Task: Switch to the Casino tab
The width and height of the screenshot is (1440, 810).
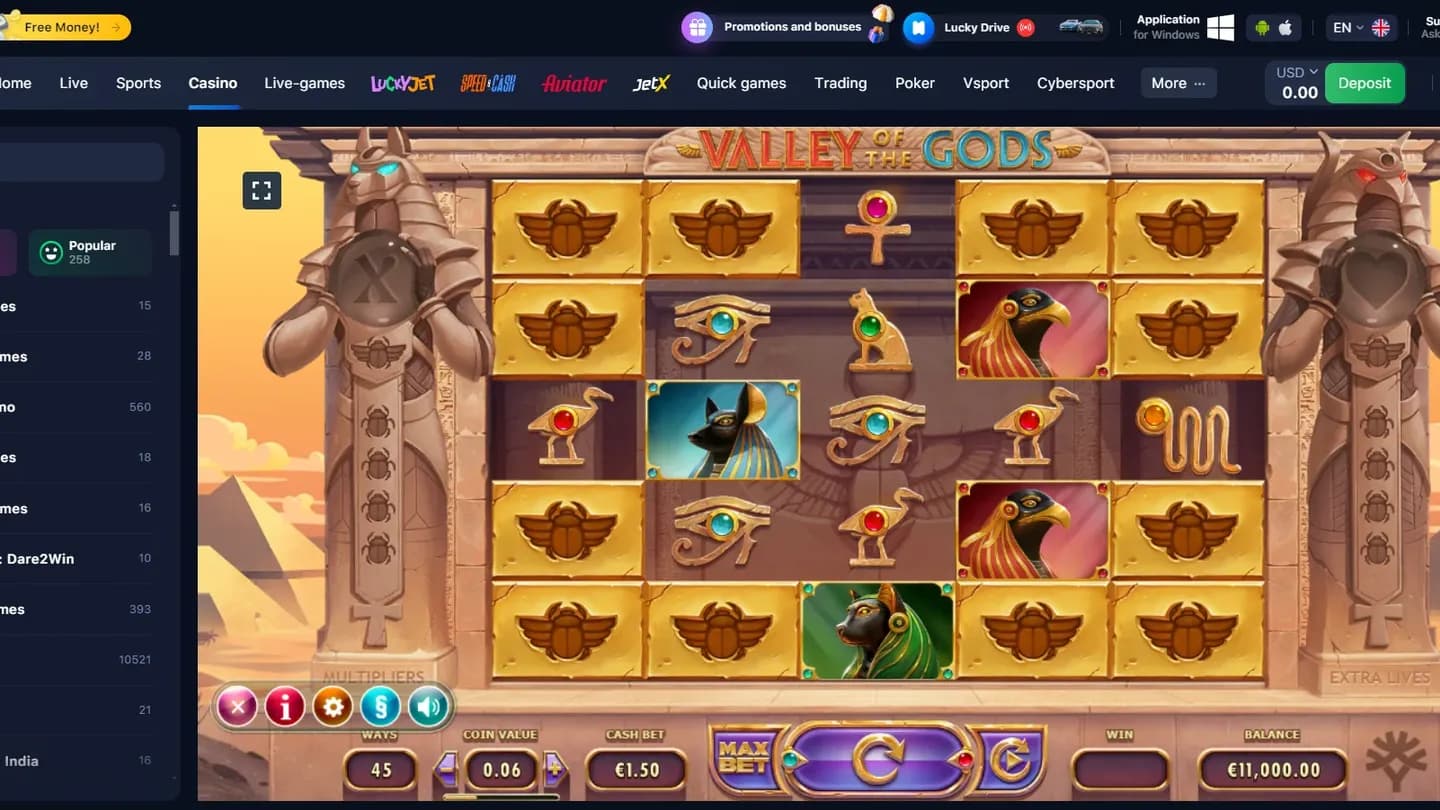Action: [x=213, y=83]
